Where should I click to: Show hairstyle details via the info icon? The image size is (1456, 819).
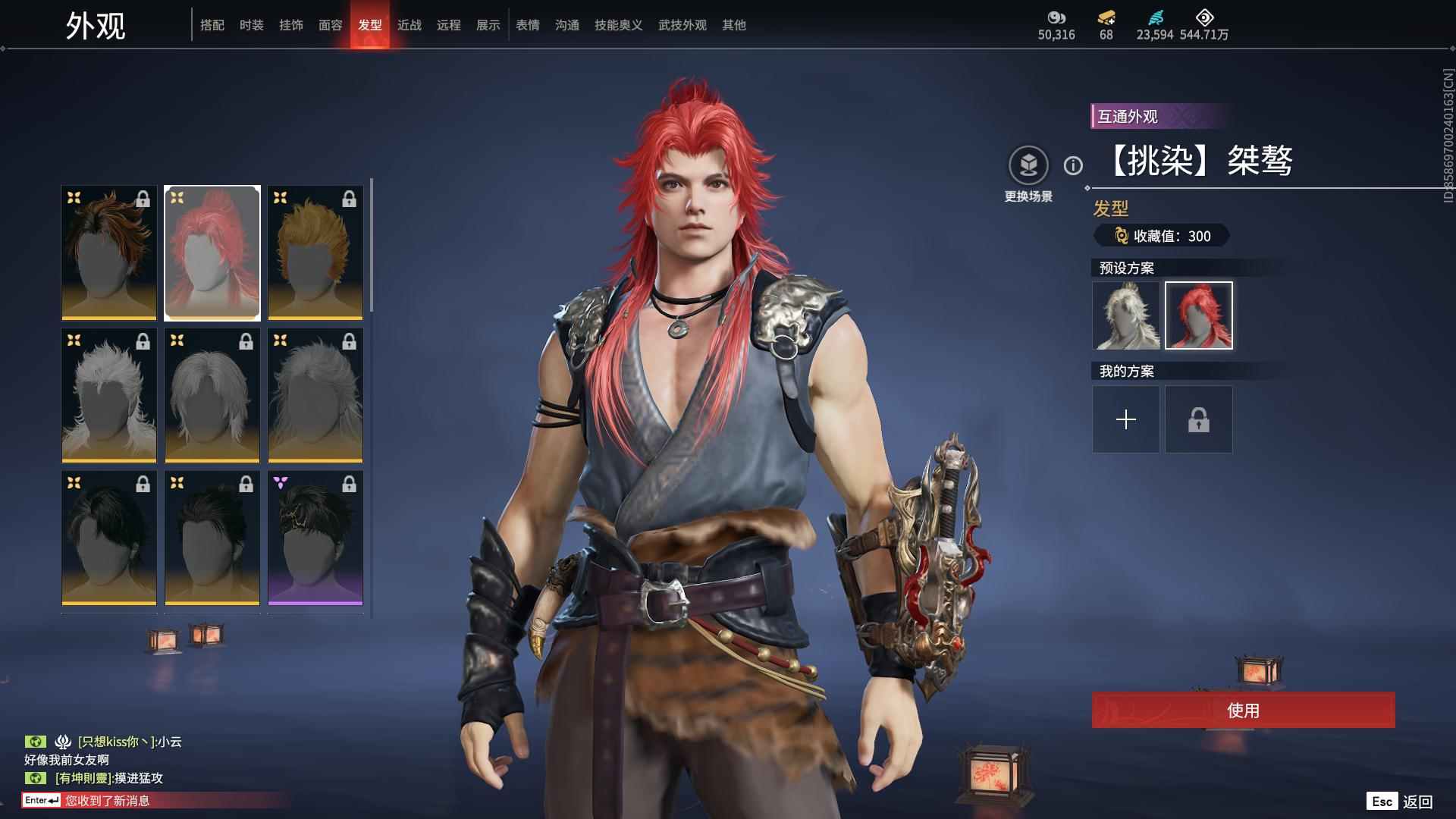pos(1073,165)
